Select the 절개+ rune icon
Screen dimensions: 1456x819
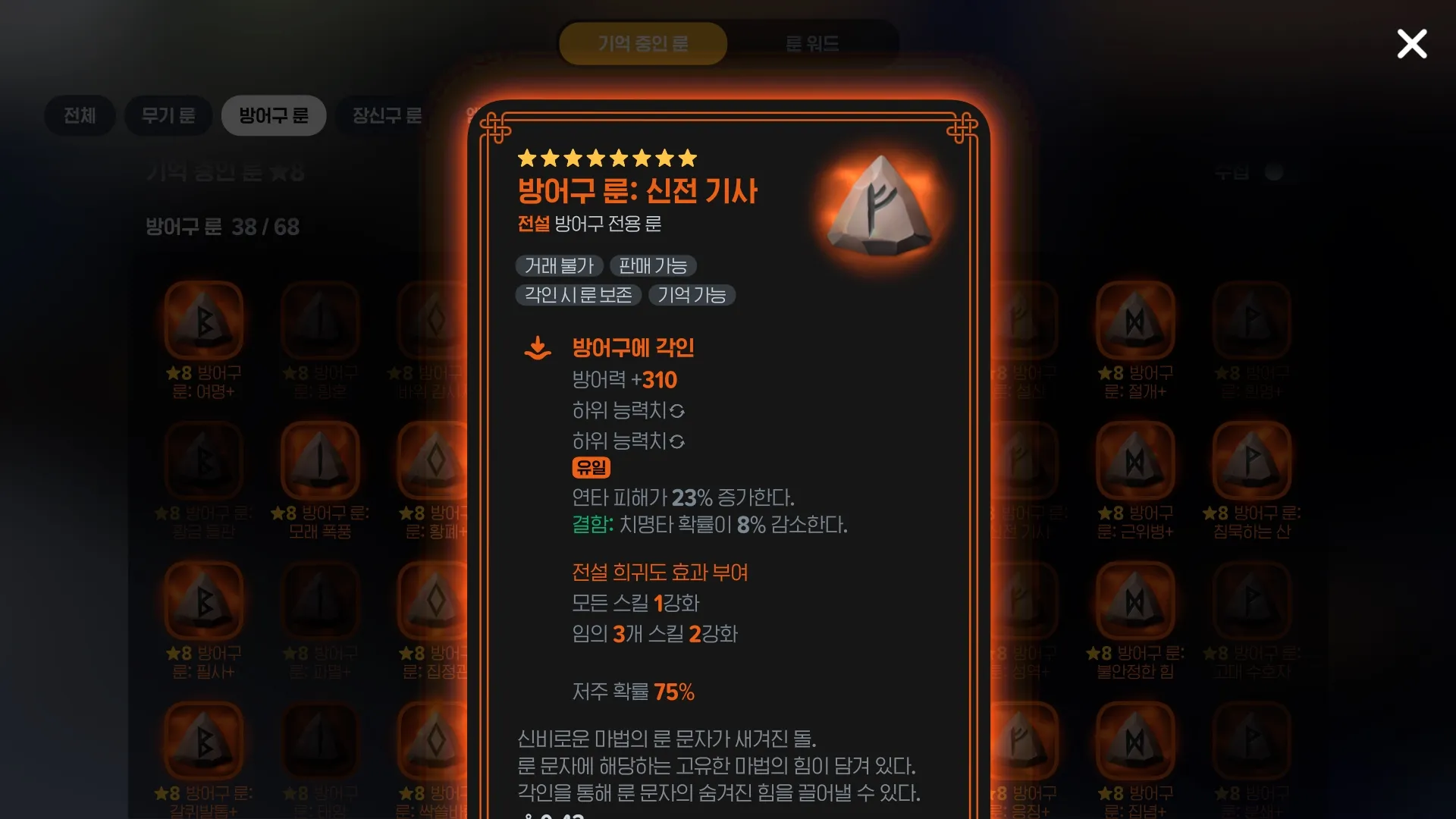click(x=1134, y=320)
